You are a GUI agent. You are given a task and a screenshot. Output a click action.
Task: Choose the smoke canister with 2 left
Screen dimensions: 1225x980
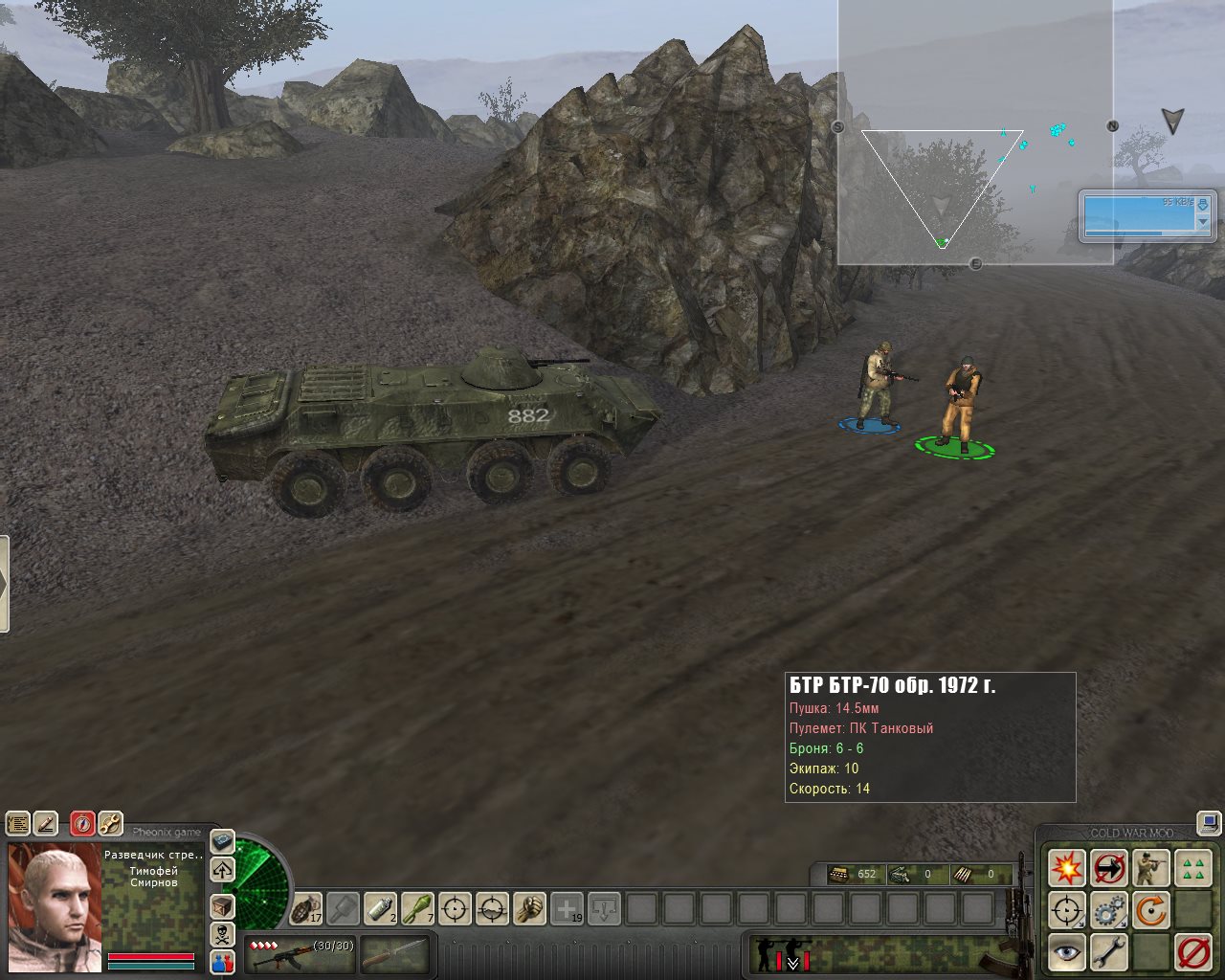tap(380, 908)
